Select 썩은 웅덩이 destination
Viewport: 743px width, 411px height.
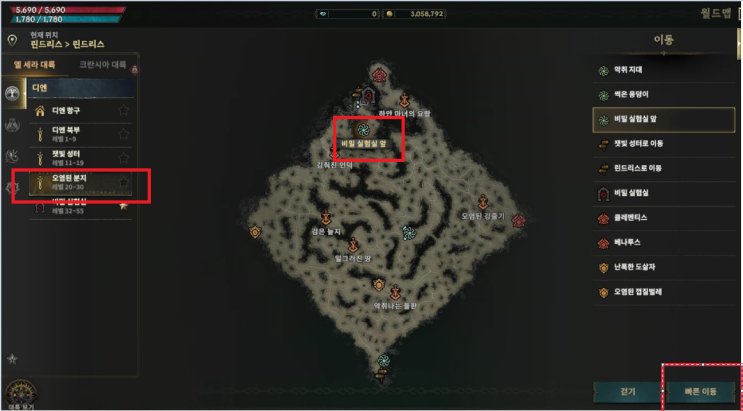pos(664,95)
